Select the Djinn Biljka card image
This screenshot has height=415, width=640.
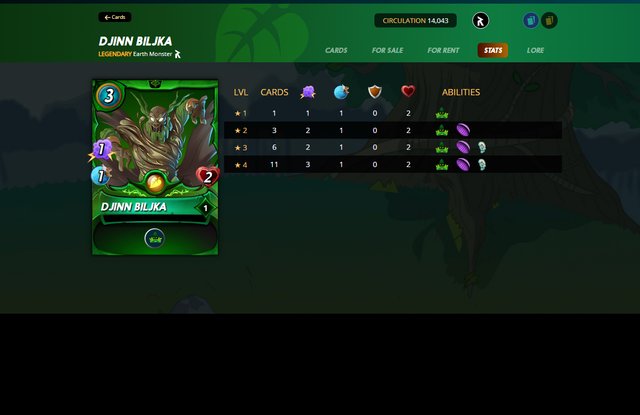tap(155, 167)
